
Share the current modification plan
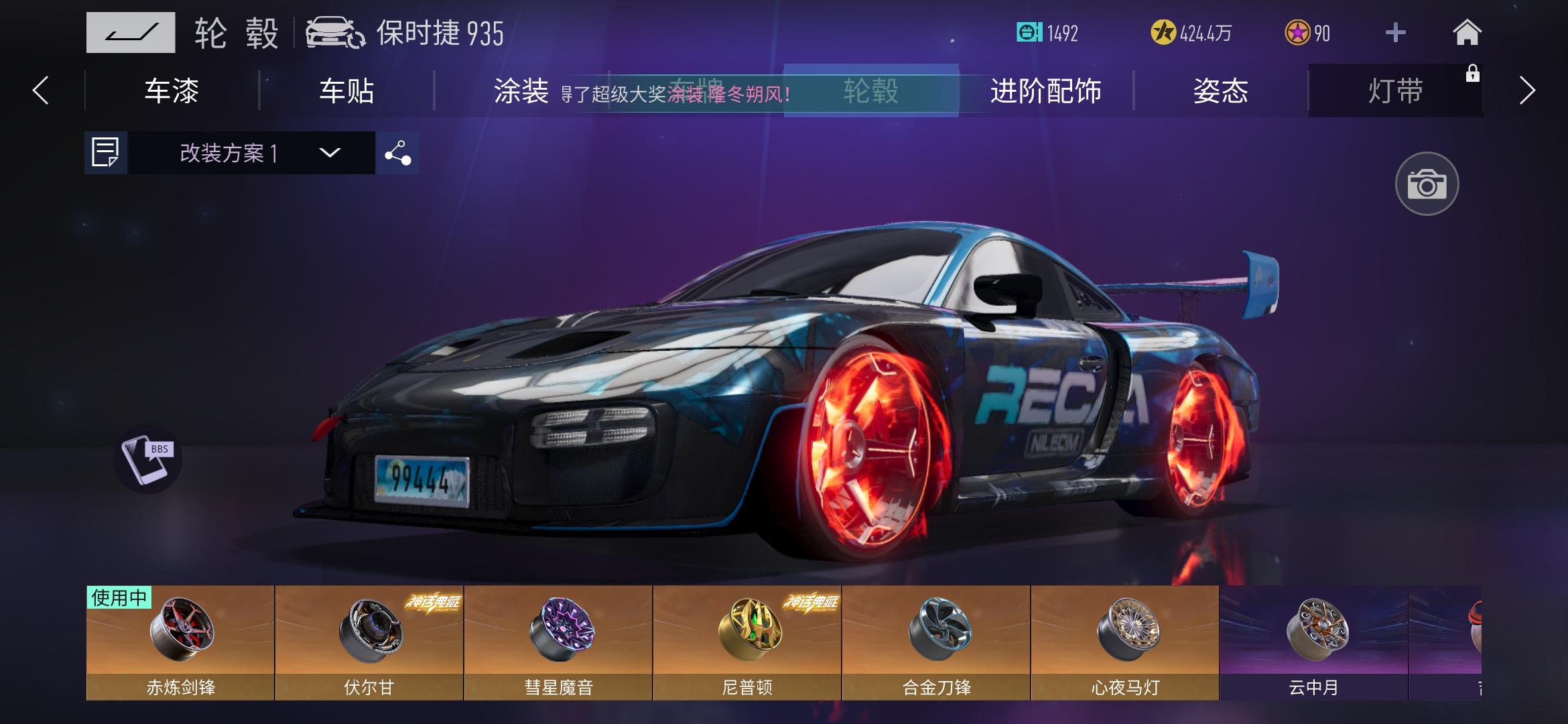[397, 153]
